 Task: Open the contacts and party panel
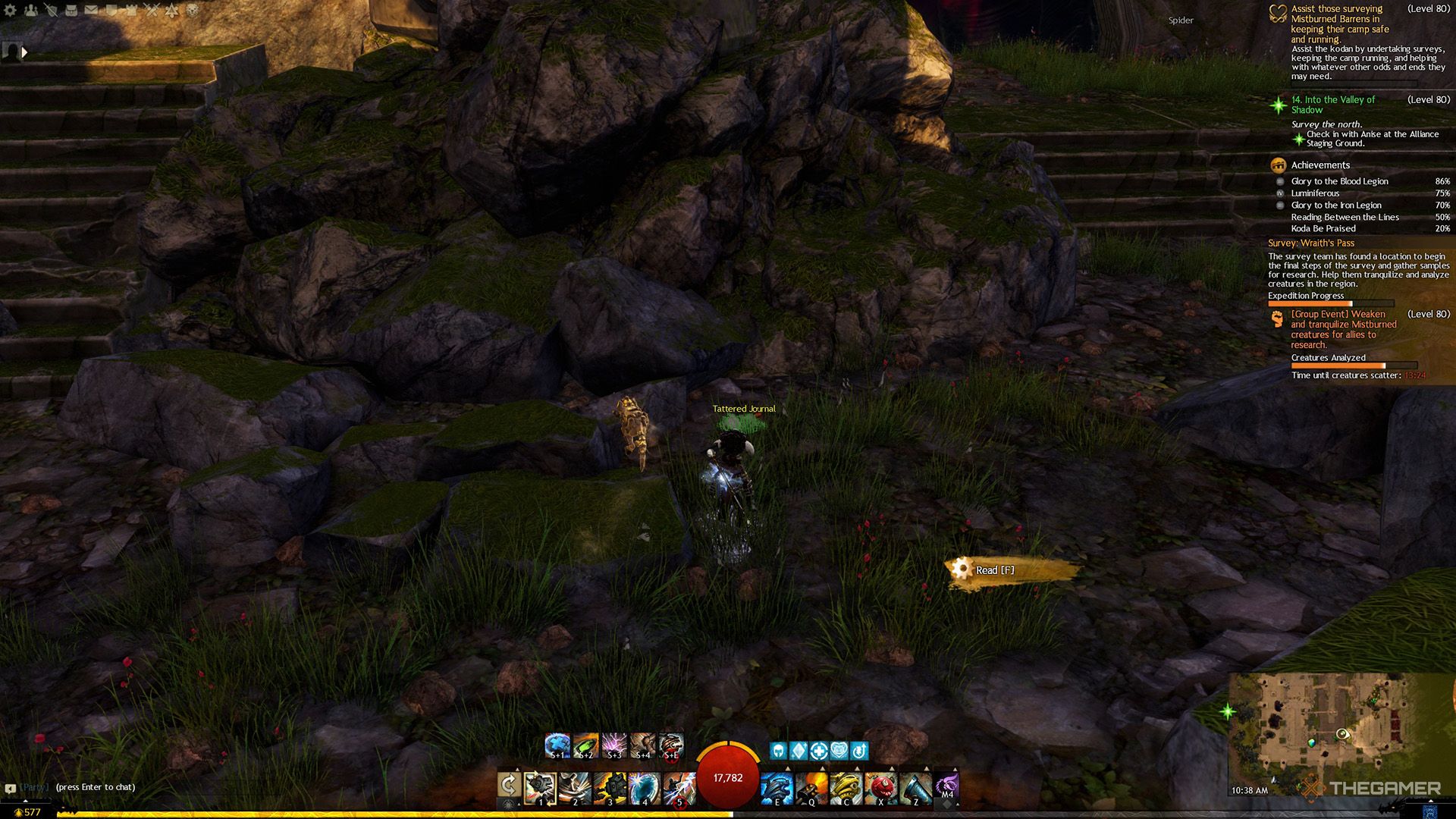pyautogui.click(x=30, y=10)
